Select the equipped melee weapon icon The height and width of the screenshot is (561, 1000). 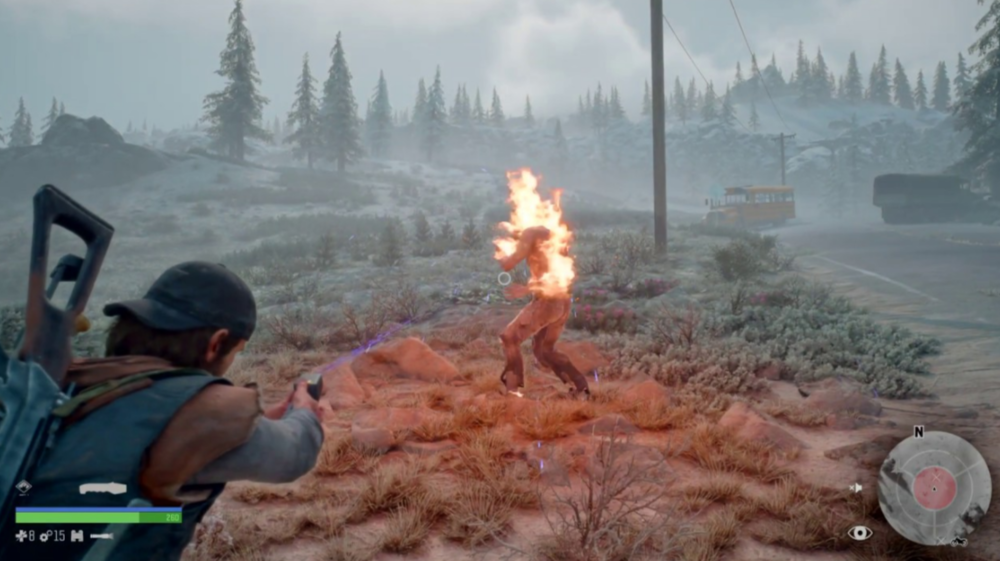103,489
